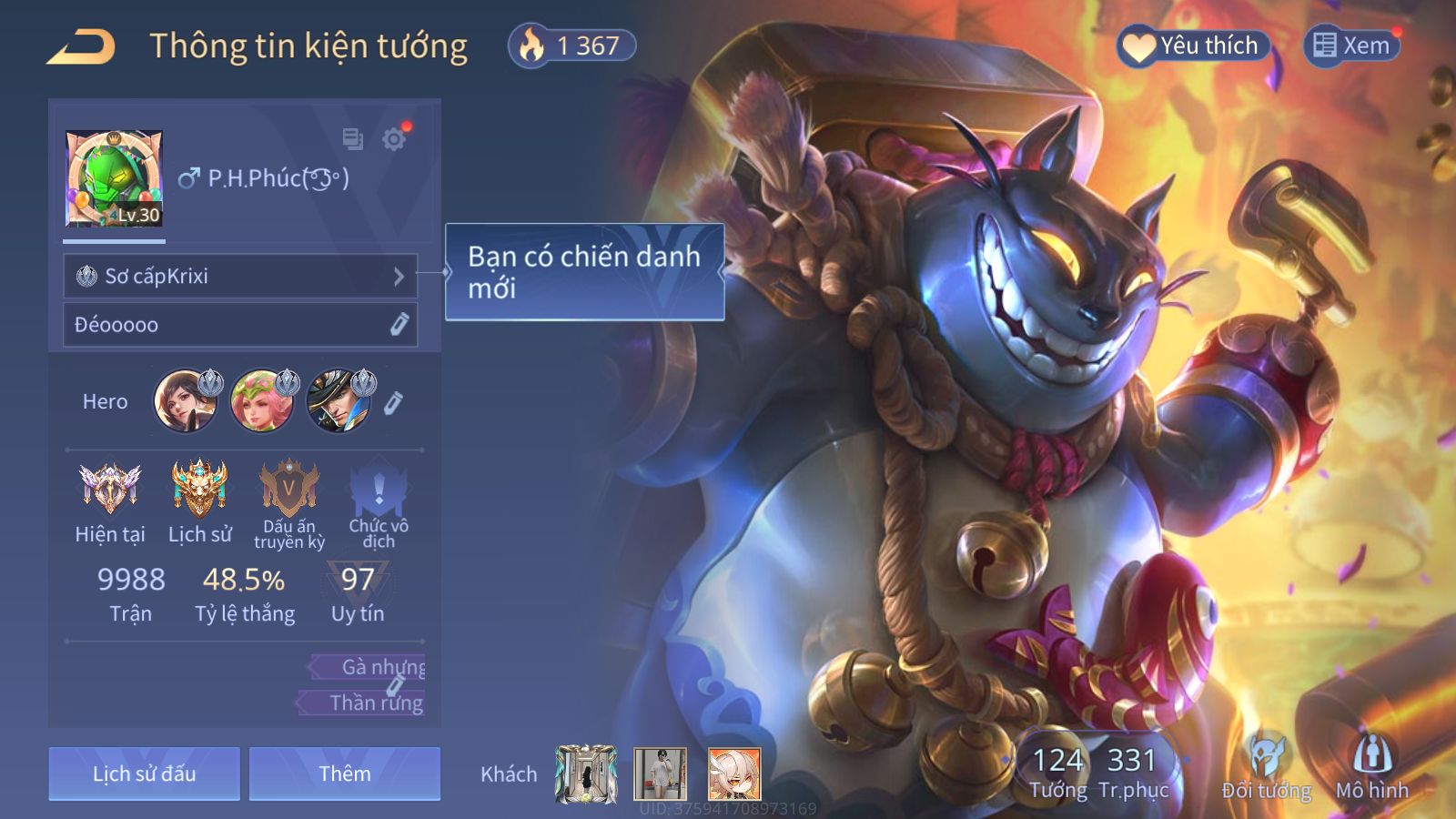Open Lịch sử đấu match history
Image resolution: width=1456 pixels, height=819 pixels.
tap(144, 773)
